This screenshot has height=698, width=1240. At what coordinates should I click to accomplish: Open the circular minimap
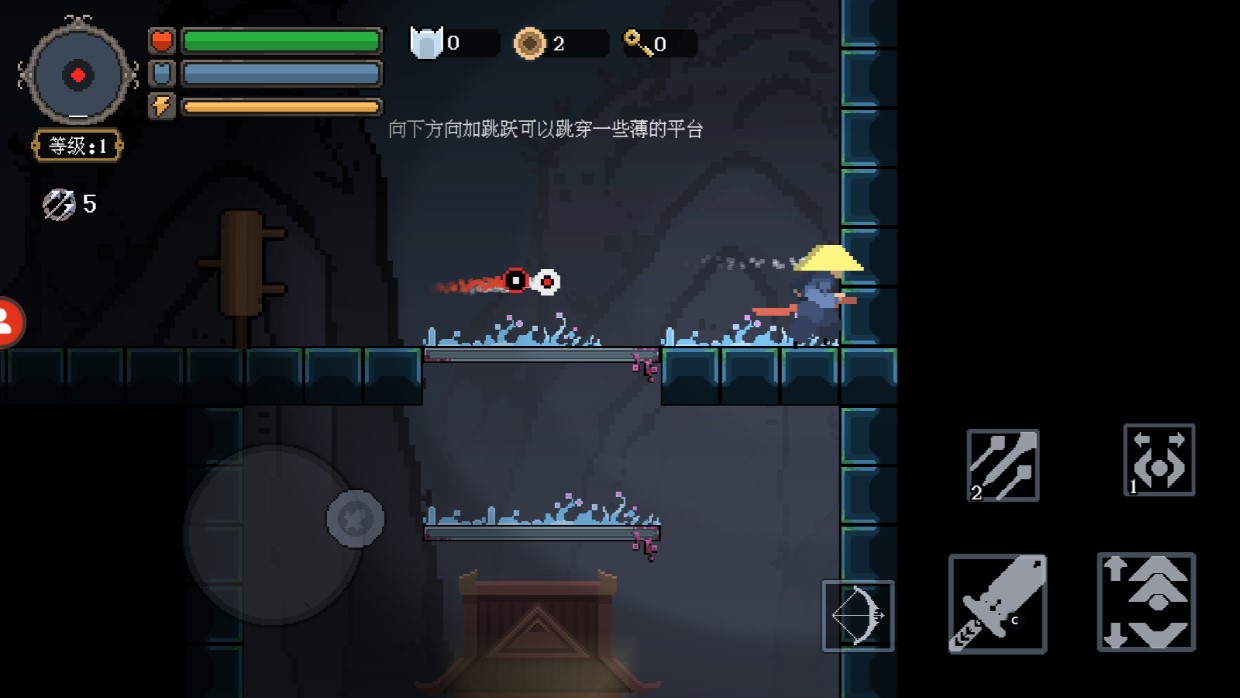(x=78, y=74)
